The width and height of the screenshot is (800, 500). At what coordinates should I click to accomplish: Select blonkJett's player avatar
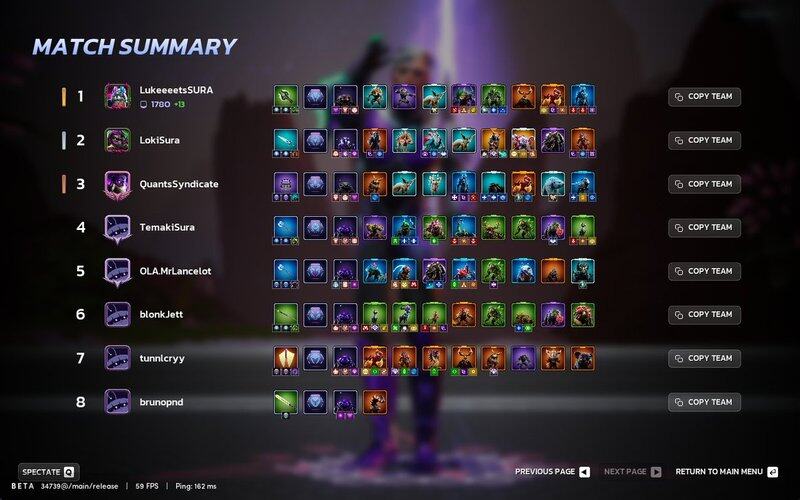(117, 314)
